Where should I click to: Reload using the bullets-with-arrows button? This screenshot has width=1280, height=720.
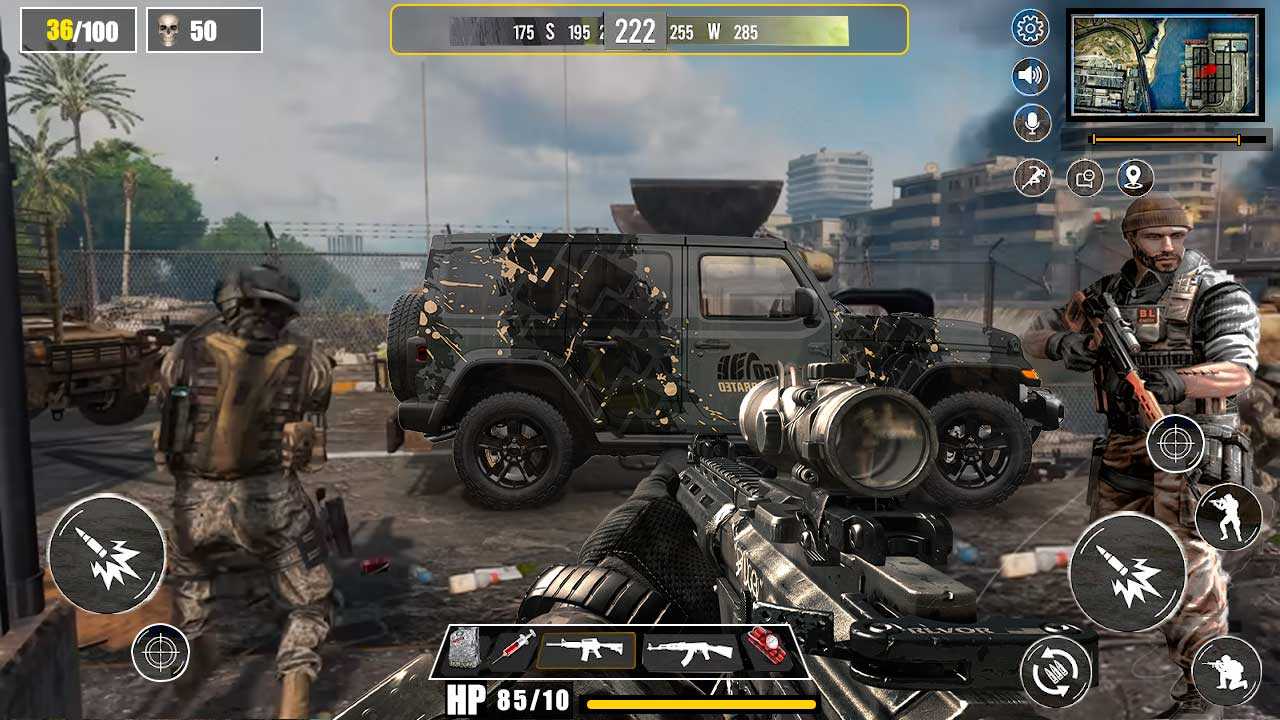point(1055,670)
